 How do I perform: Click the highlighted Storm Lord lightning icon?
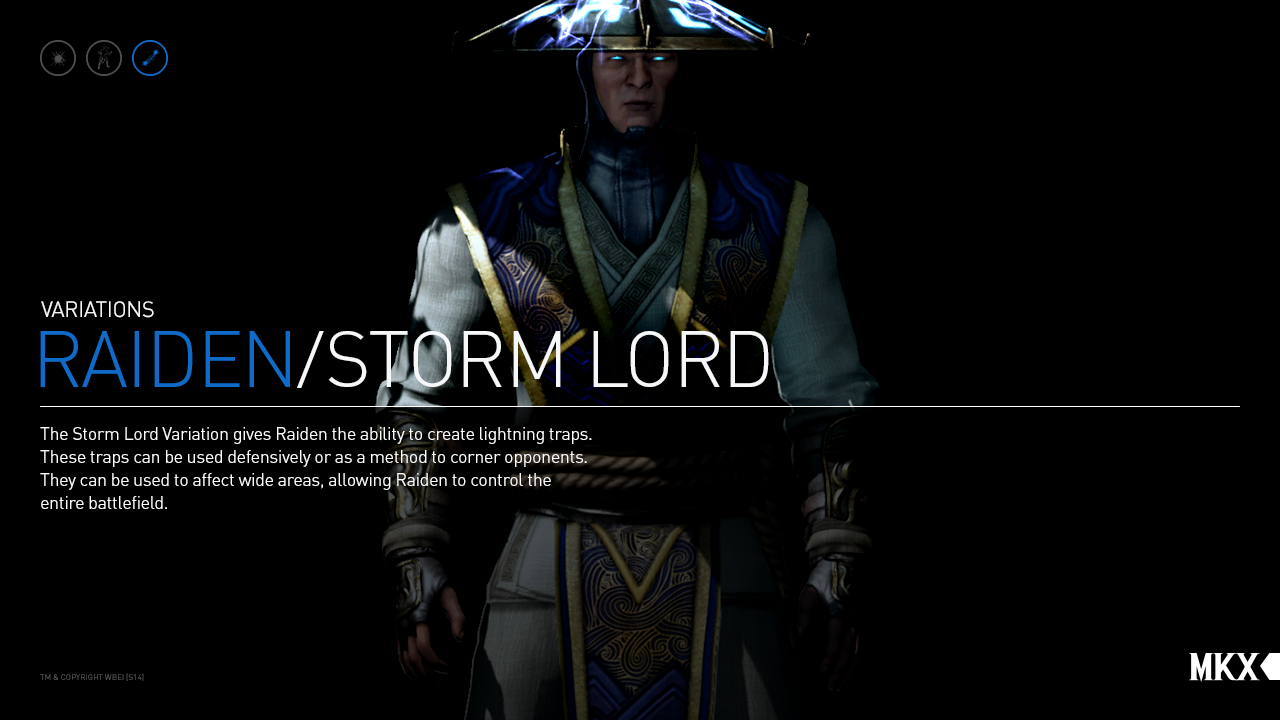[149, 57]
